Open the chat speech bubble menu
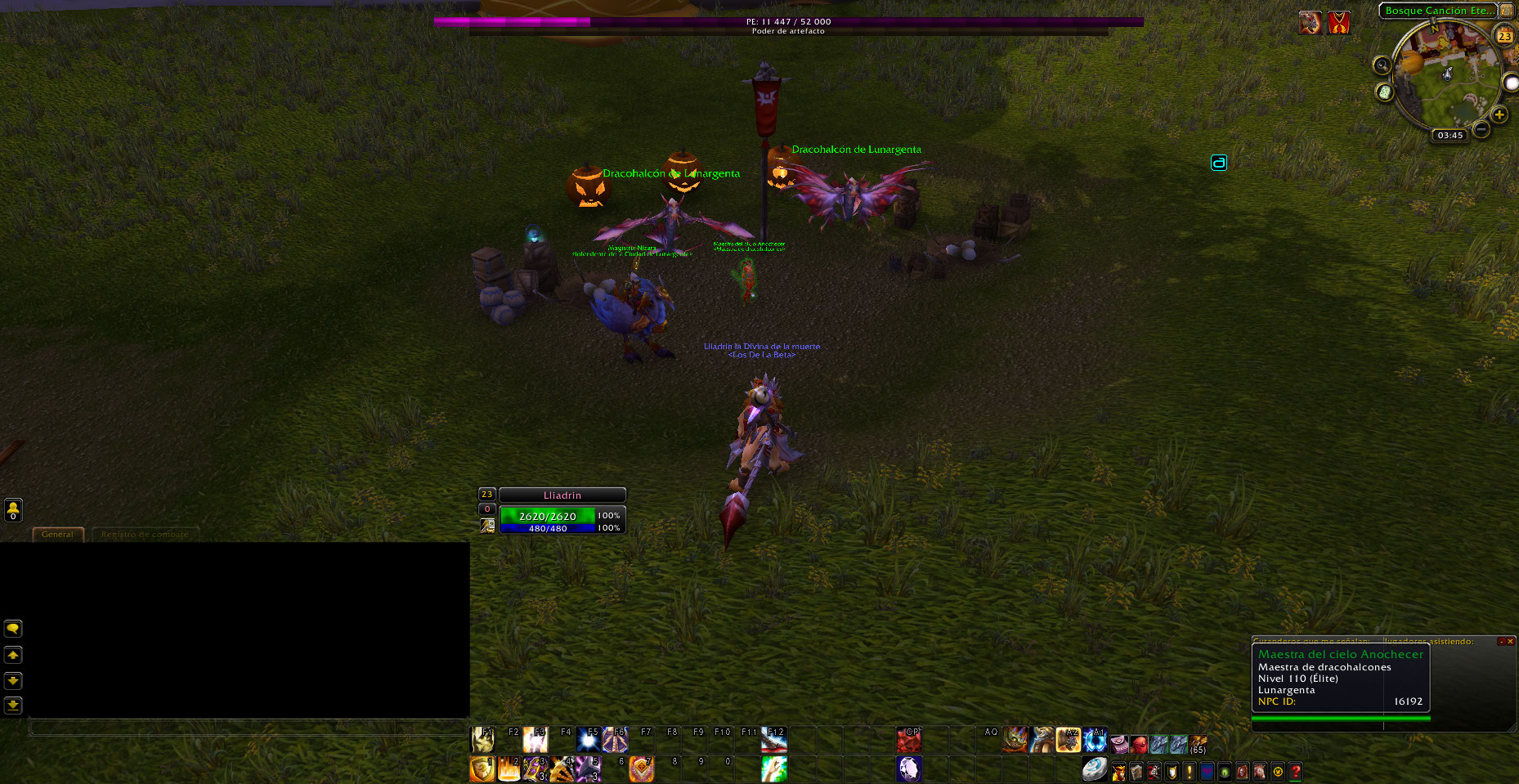Screen dimensions: 1519x784 coord(13,629)
